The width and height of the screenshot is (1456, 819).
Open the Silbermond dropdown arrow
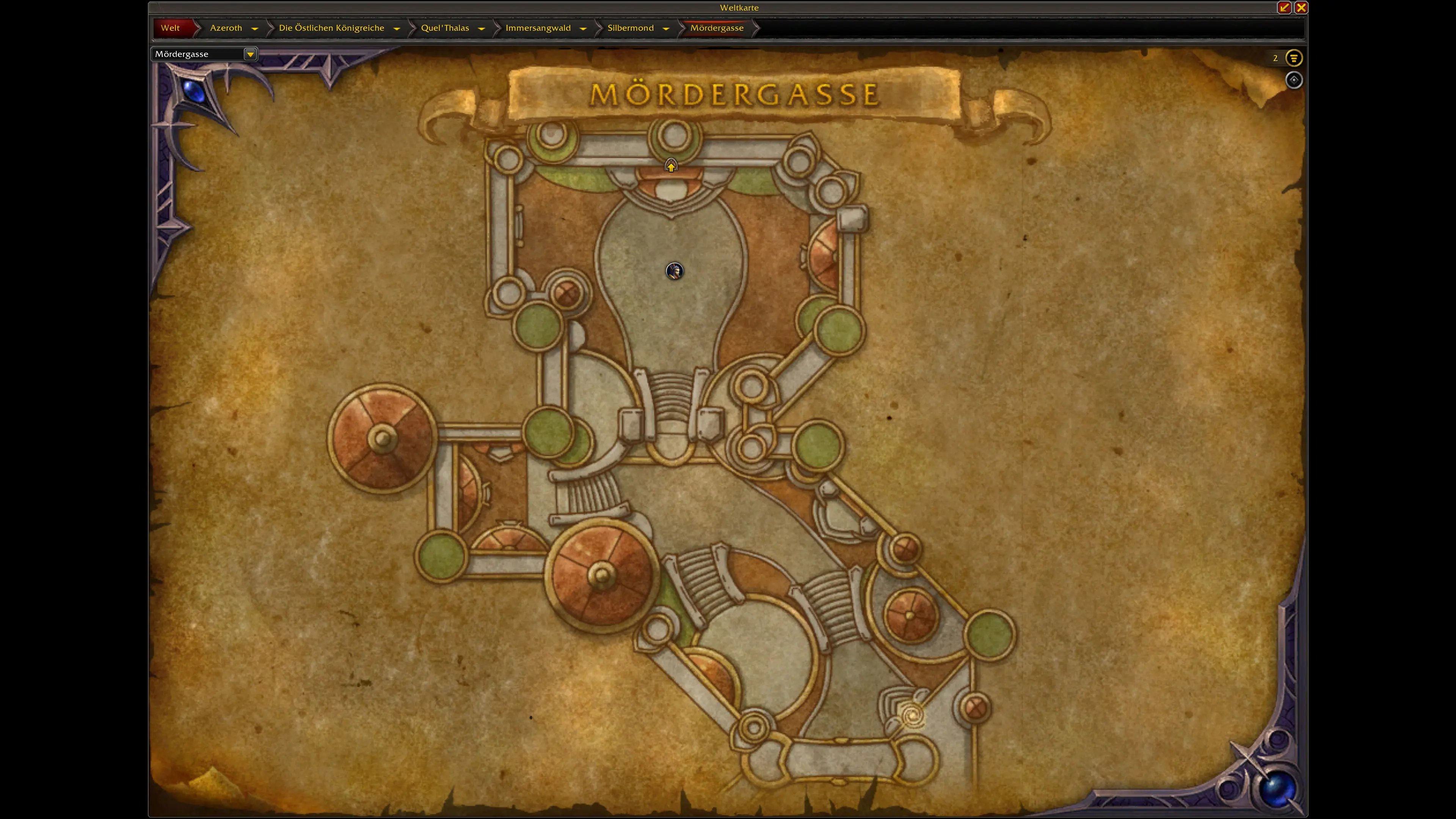(666, 28)
